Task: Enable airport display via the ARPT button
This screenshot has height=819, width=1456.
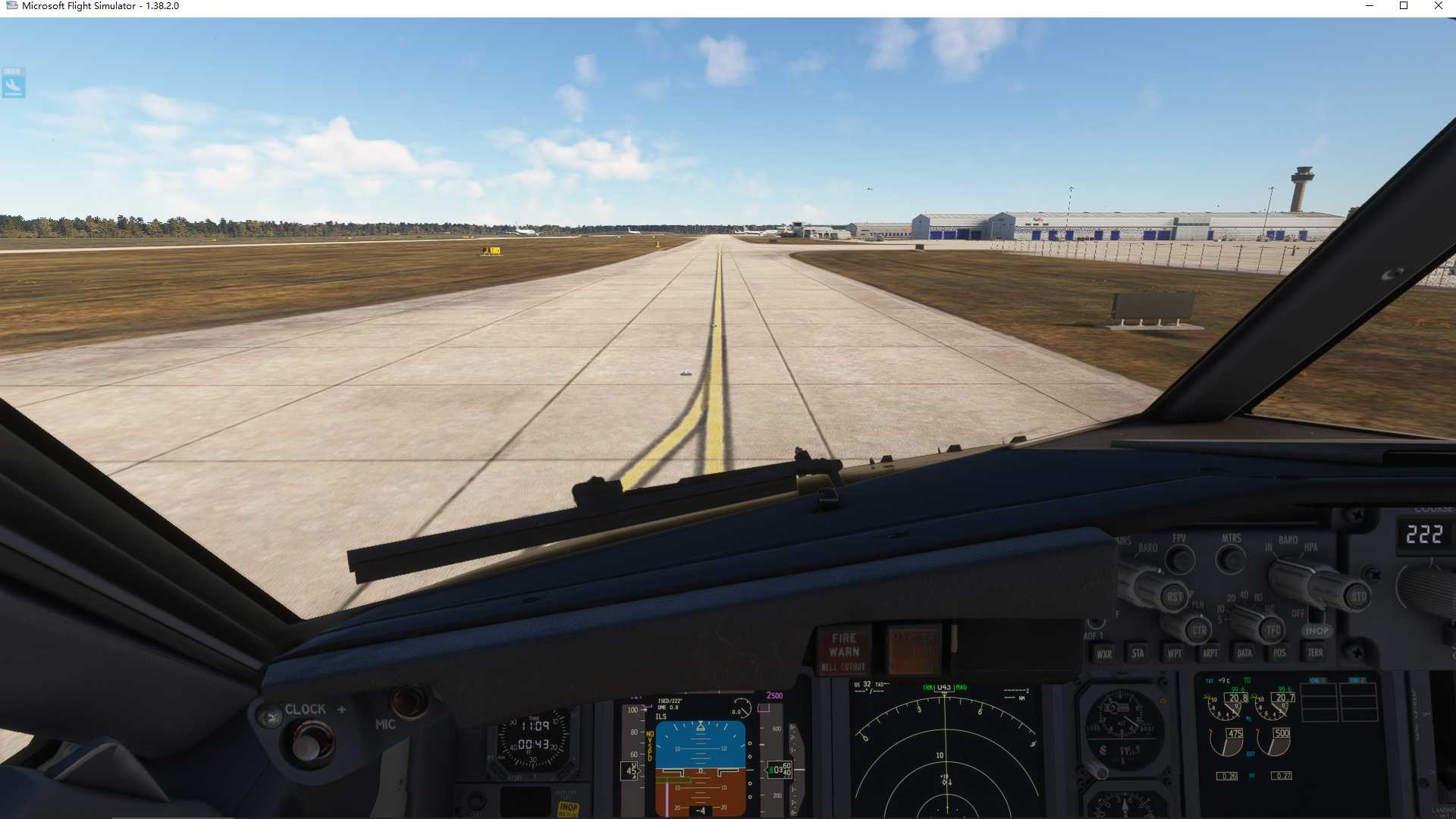Action: [x=1210, y=653]
